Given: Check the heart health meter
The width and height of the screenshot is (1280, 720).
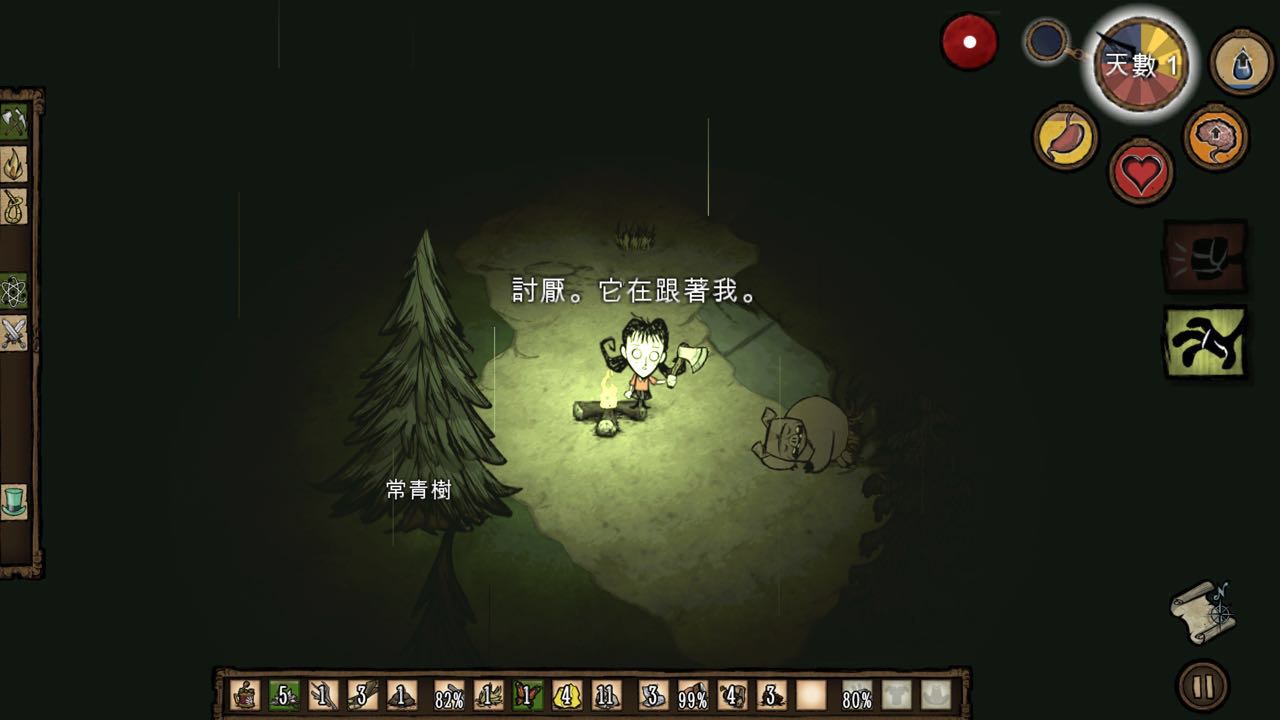Looking at the screenshot, I should [x=1141, y=168].
